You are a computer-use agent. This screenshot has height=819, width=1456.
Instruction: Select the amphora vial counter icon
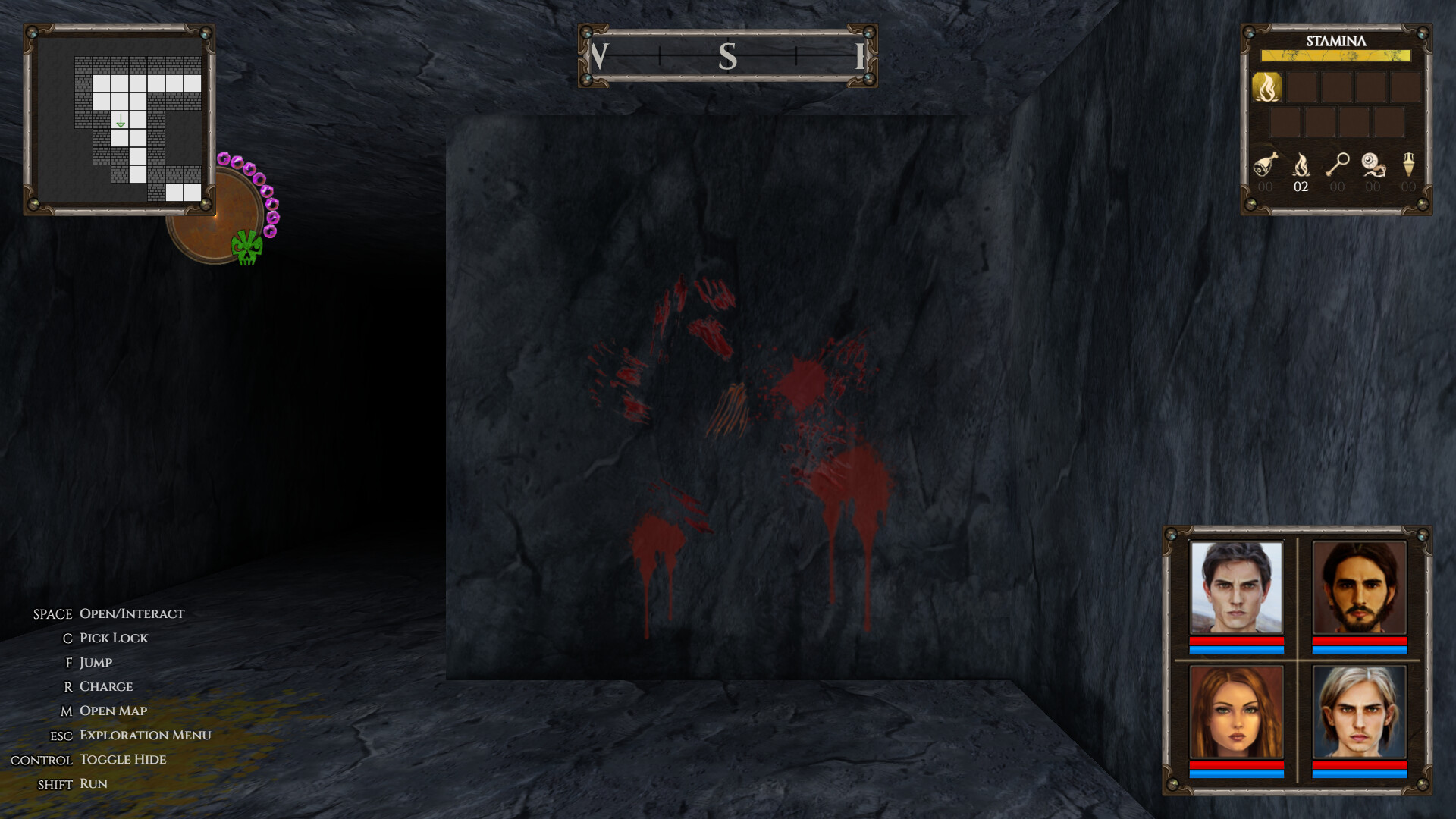pos(1408,165)
